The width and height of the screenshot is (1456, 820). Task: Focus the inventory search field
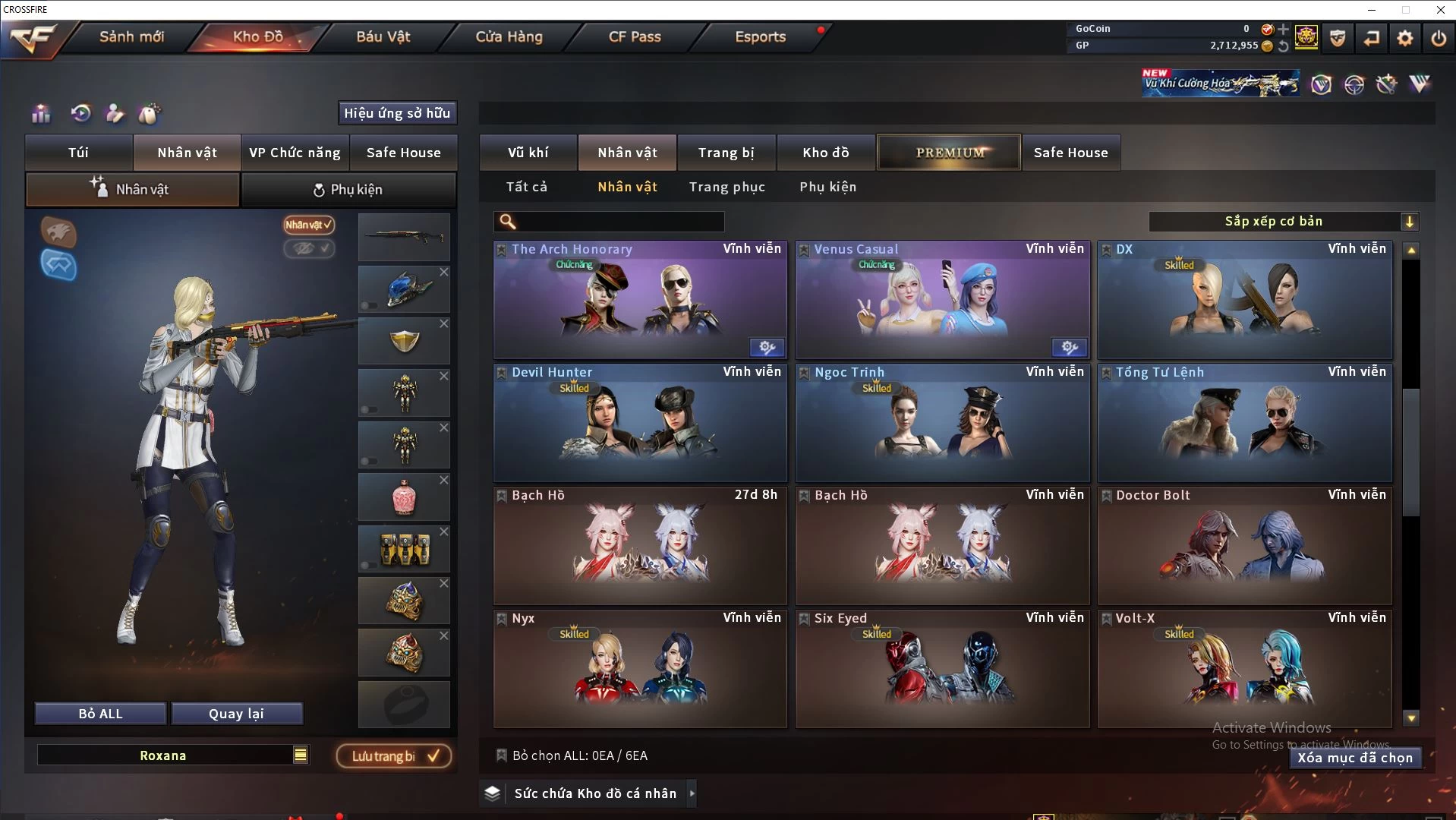pos(619,222)
